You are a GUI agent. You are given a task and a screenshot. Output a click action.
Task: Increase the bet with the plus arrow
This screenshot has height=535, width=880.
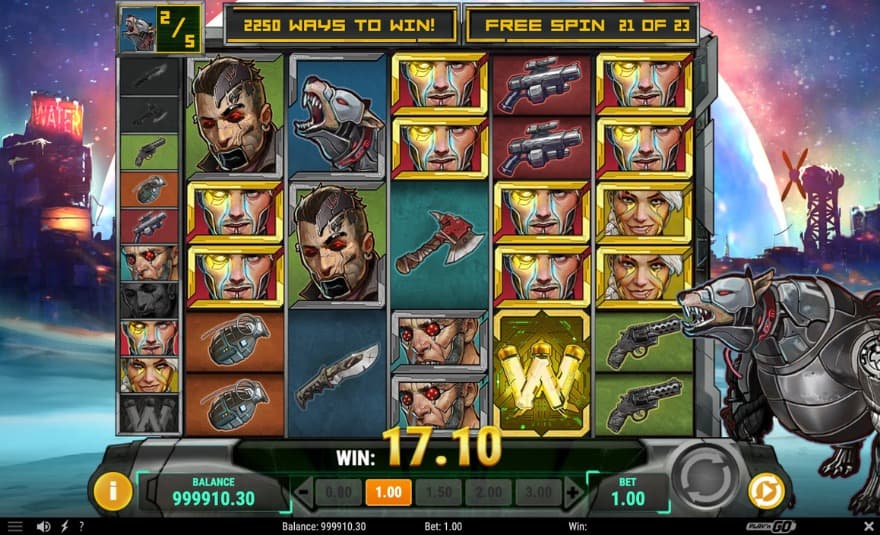(572, 492)
